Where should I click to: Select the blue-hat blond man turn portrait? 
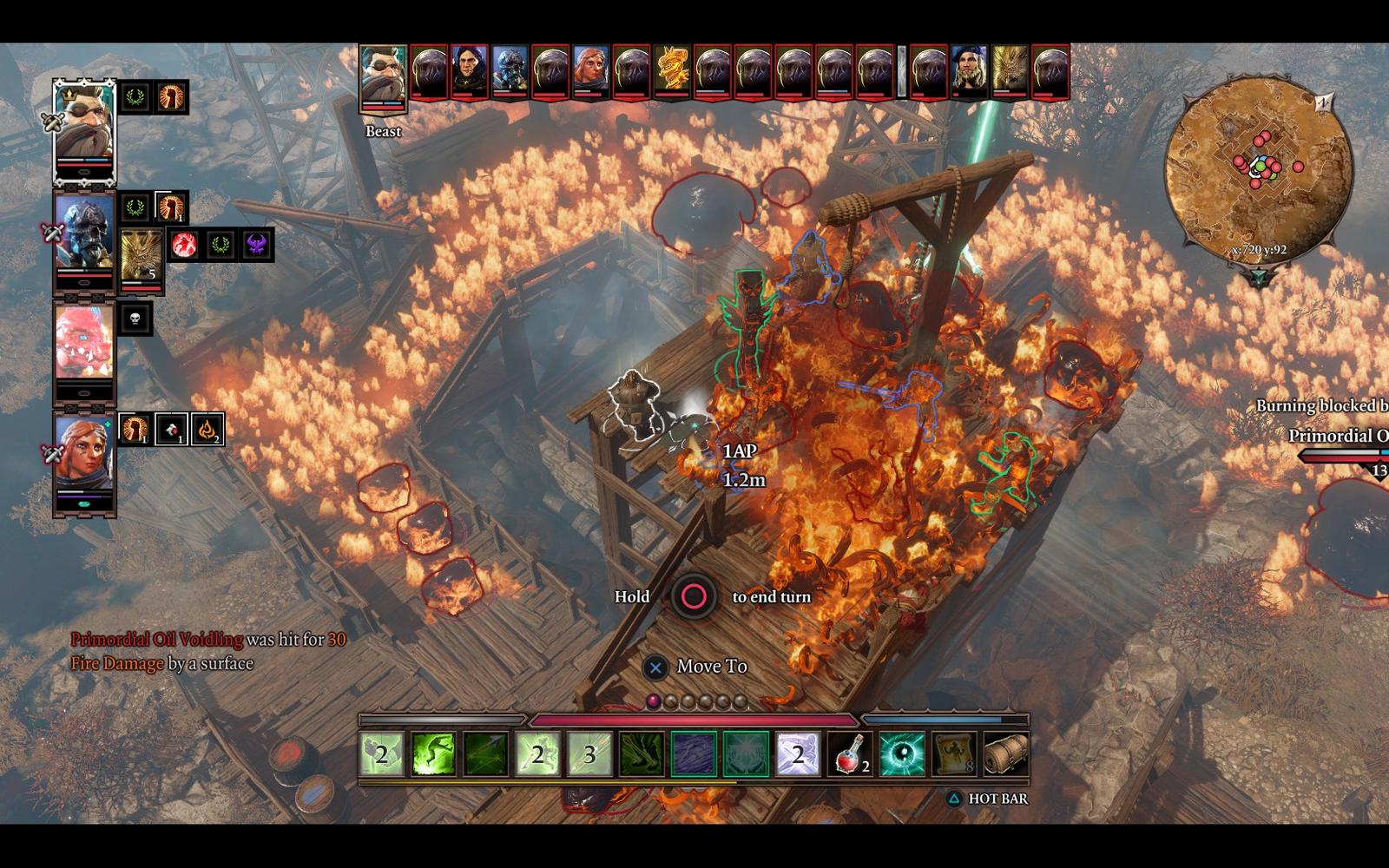pos(970,71)
